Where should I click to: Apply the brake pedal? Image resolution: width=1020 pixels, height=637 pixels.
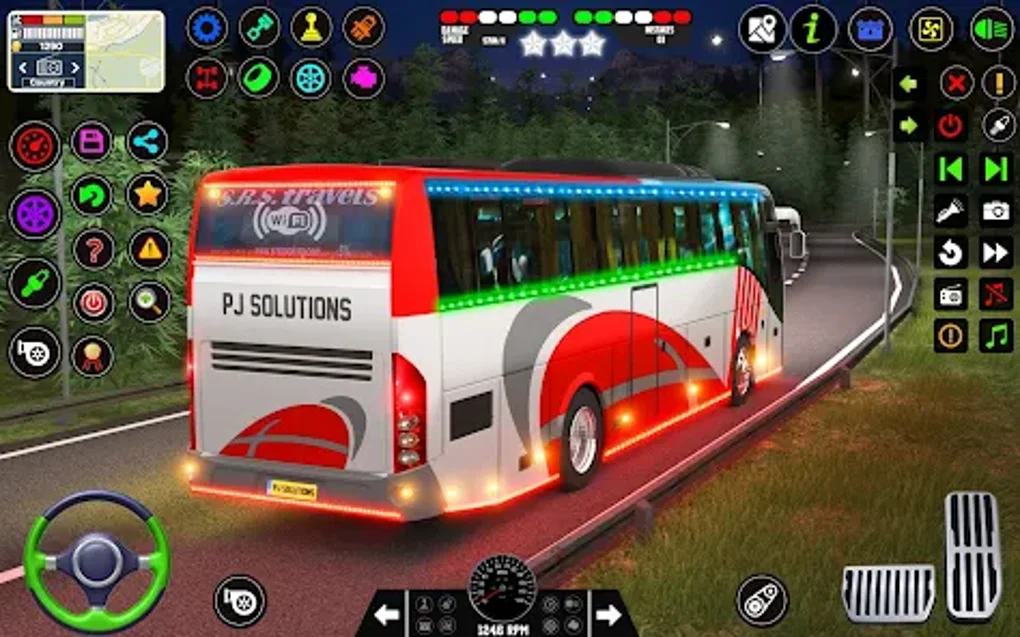tap(888, 592)
